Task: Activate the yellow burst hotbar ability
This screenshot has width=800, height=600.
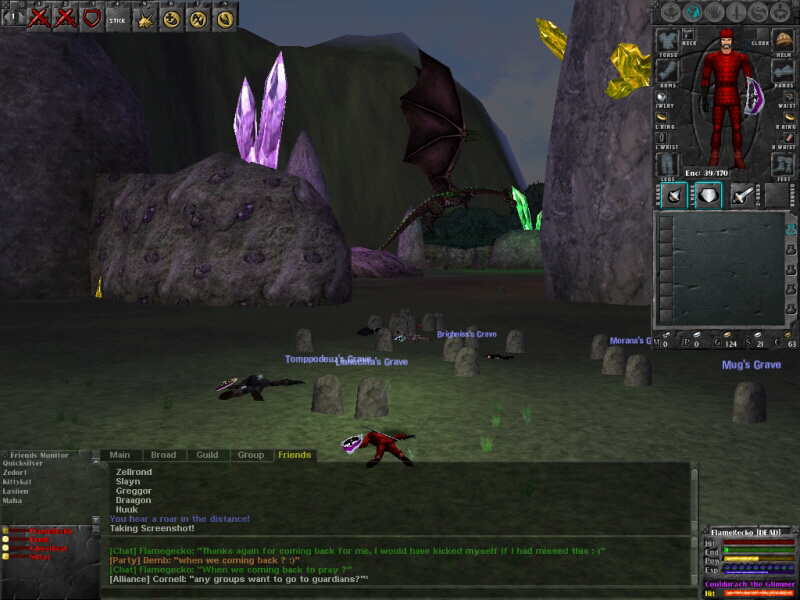Action: pyautogui.click(x=144, y=17)
